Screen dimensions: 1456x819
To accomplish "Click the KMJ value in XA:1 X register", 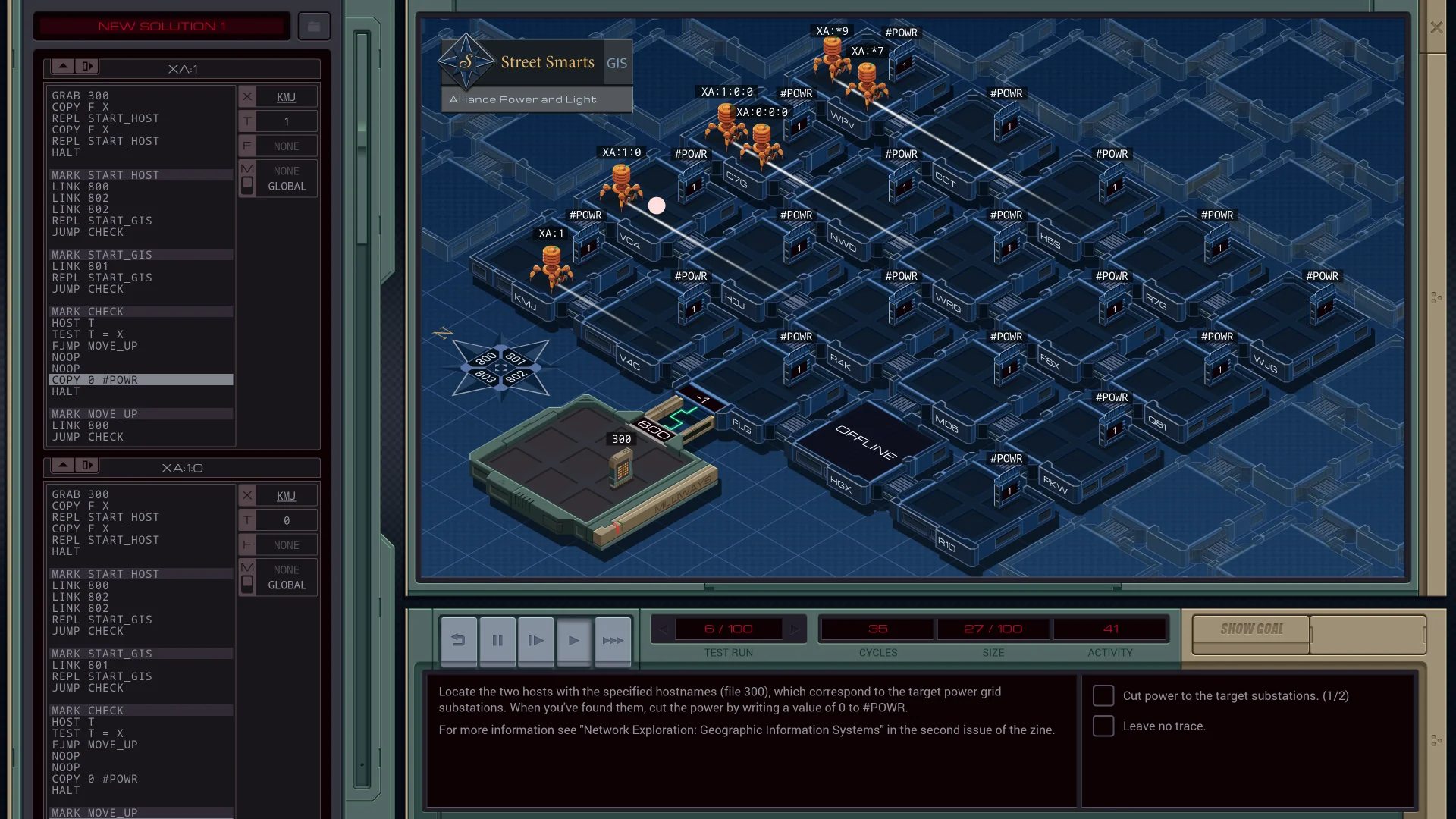I will click(287, 97).
